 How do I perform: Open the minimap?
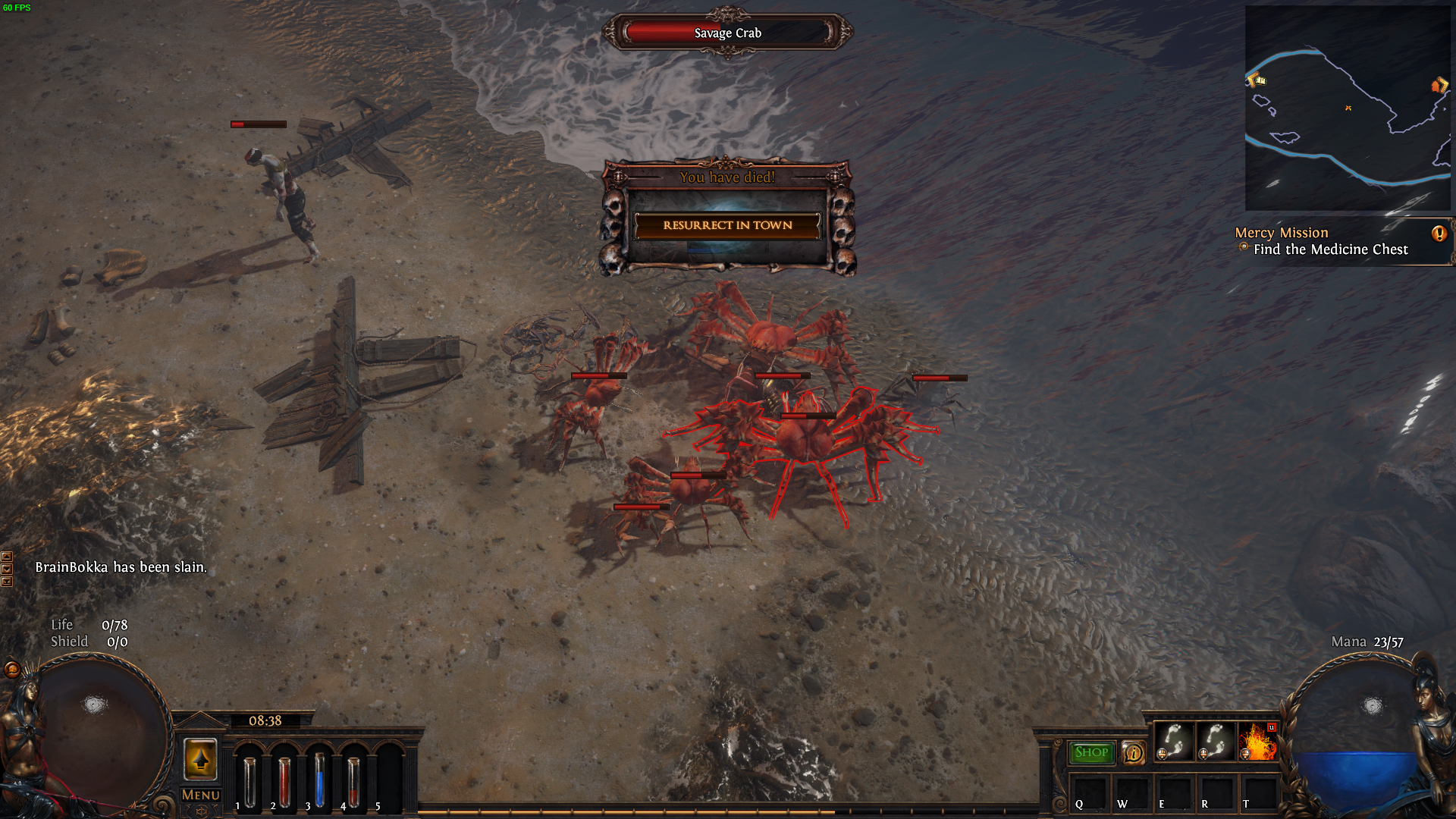click(x=1348, y=108)
